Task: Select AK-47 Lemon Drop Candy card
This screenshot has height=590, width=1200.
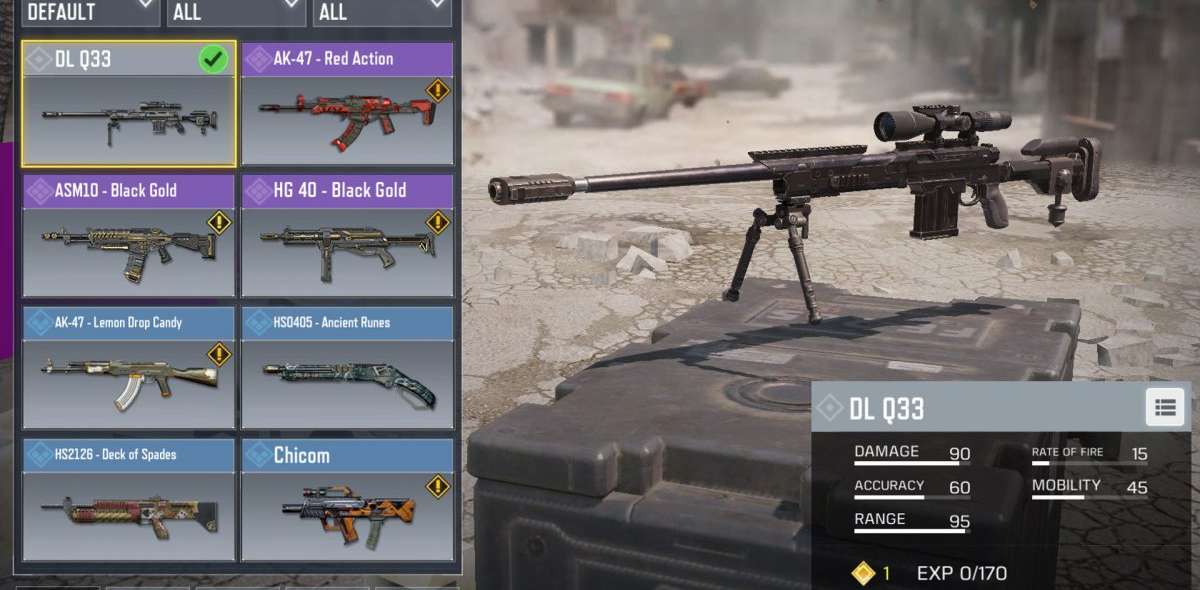Action: tap(129, 368)
